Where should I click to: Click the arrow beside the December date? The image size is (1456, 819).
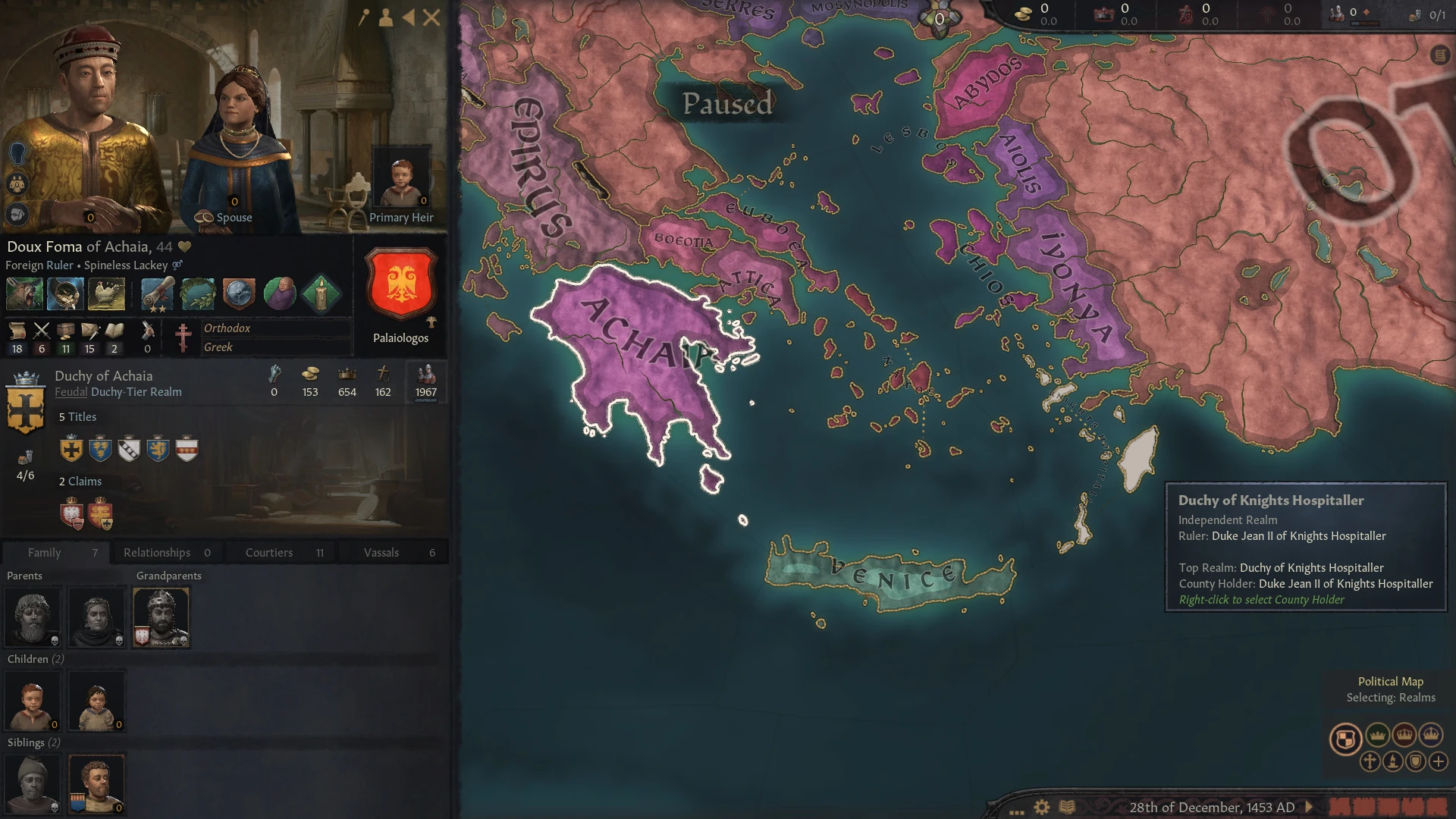[1308, 807]
